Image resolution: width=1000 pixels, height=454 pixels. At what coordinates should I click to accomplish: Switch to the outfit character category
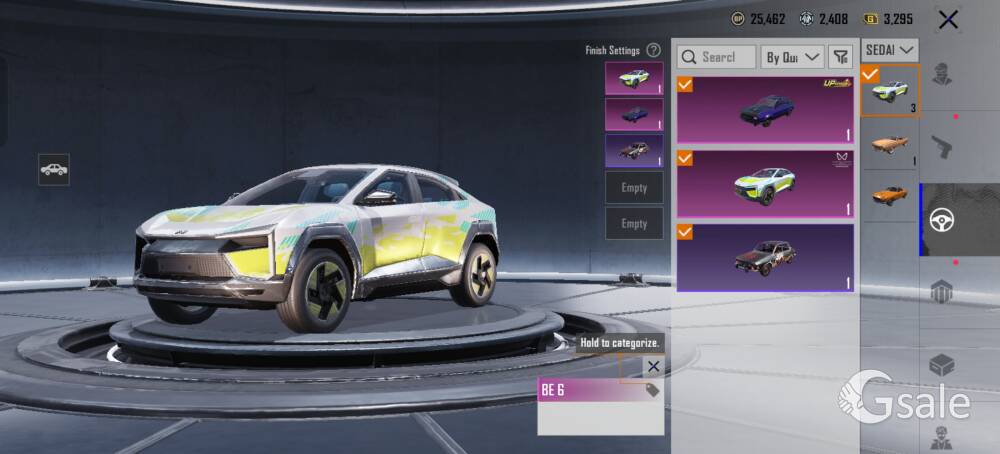point(941,73)
